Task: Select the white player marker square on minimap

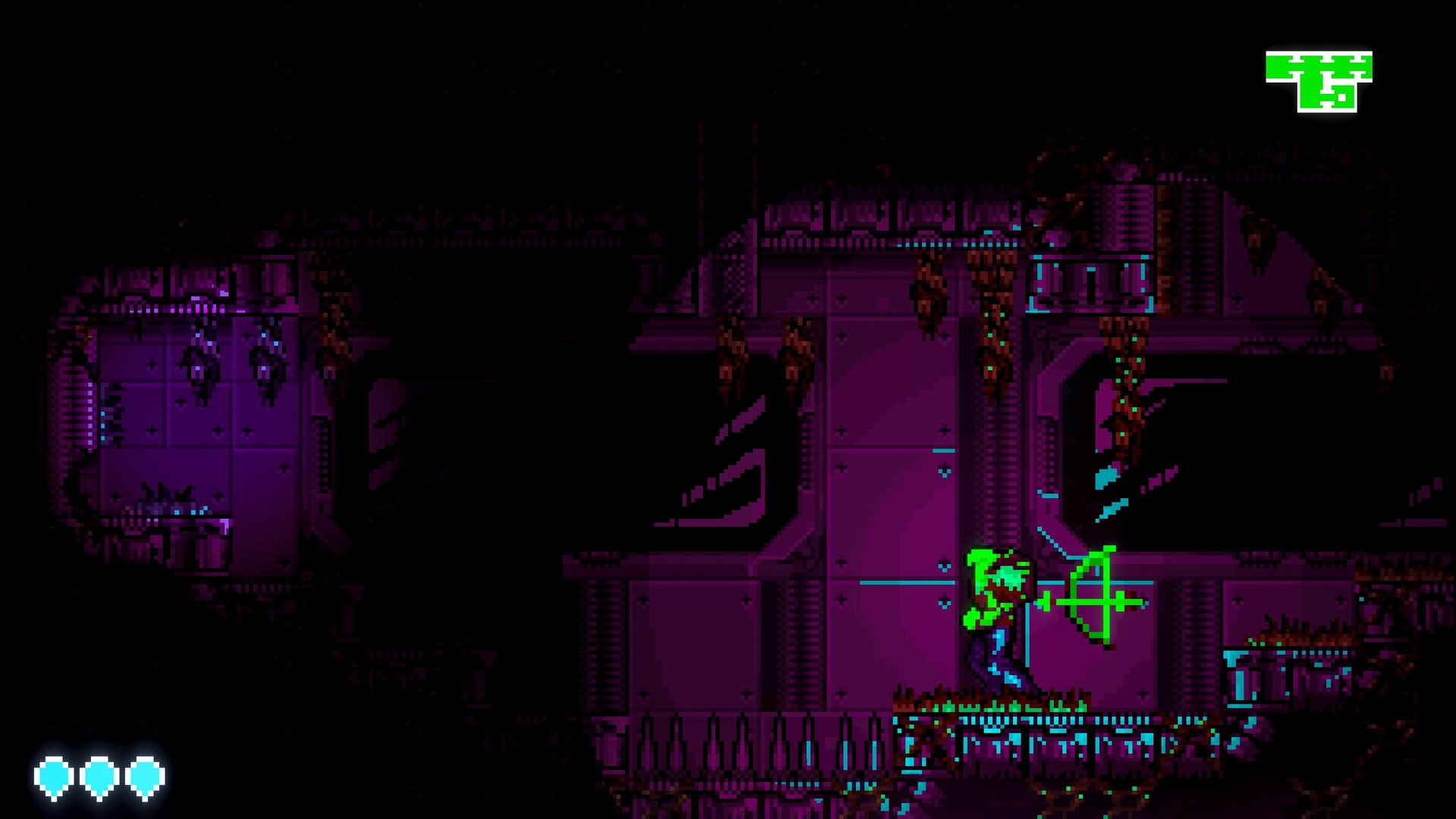Action: [x=1342, y=98]
